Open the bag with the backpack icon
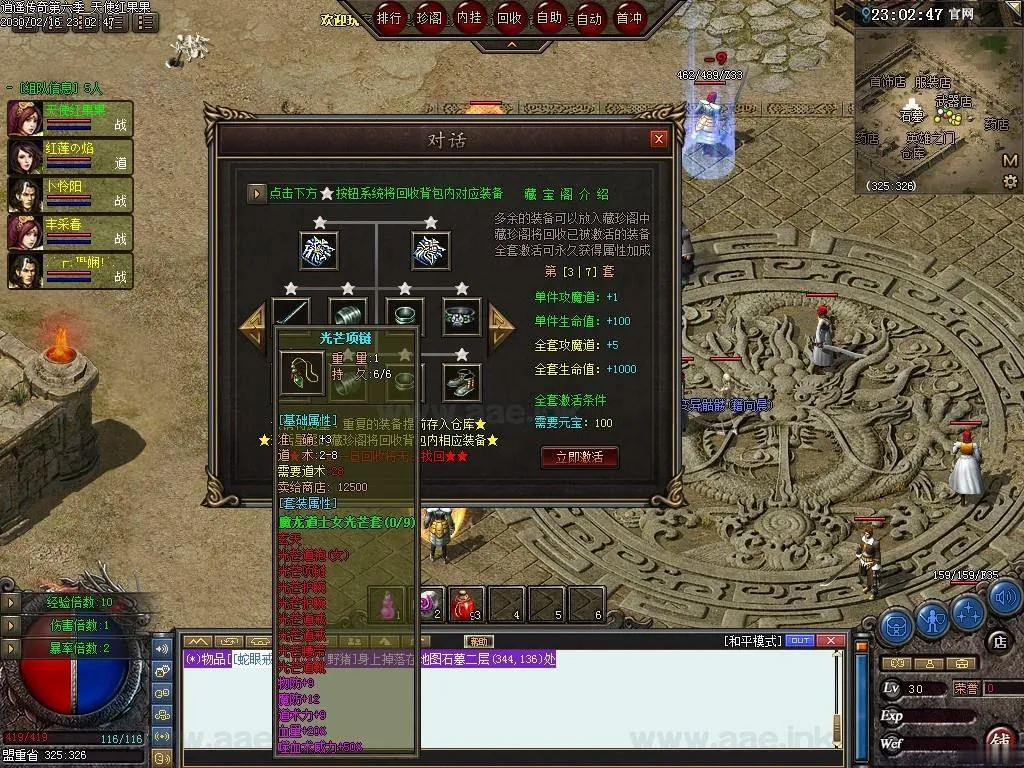Viewport: 1024px width, 768px height. pyautogui.click(x=895, y=624)
